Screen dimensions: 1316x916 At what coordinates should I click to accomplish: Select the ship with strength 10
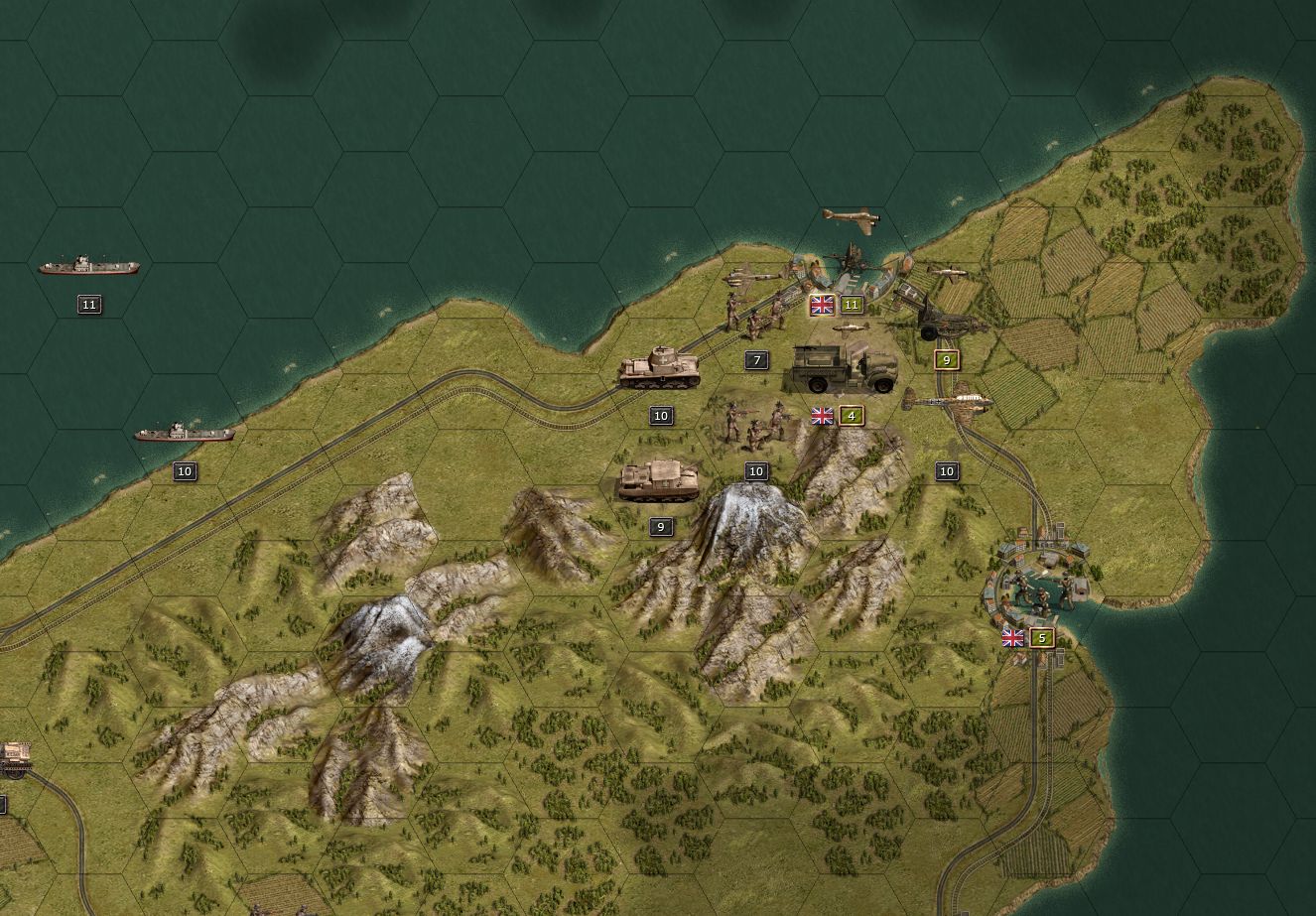[185, 434]
